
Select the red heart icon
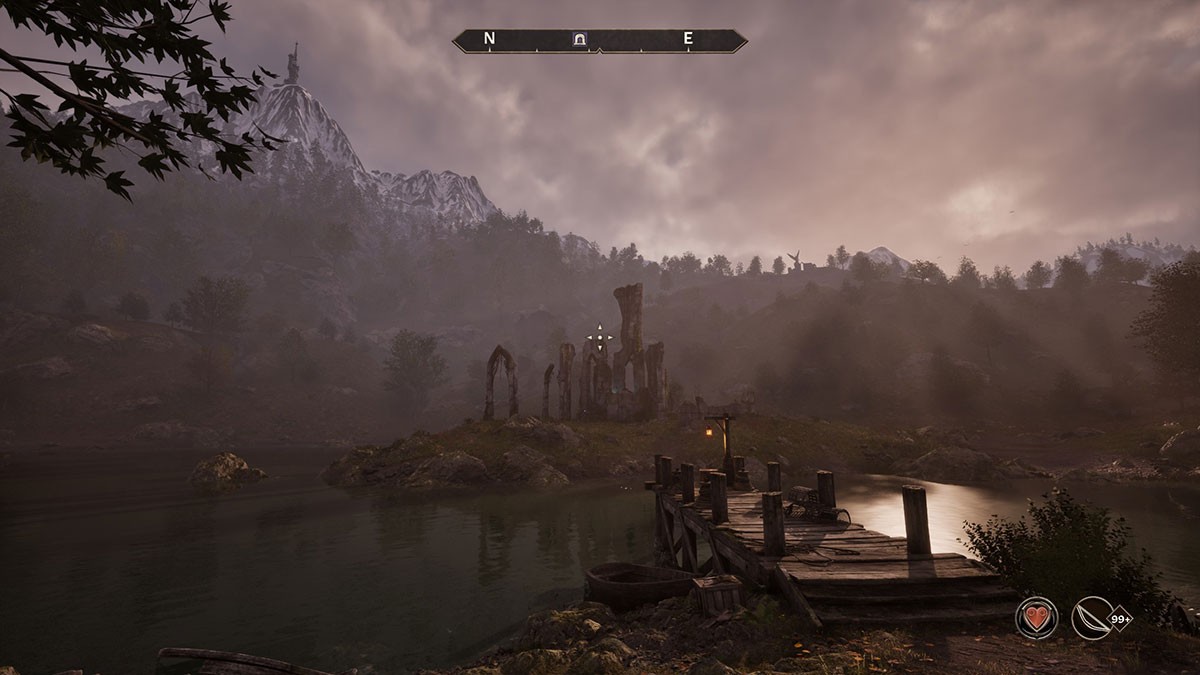(x=1036, y=617)
